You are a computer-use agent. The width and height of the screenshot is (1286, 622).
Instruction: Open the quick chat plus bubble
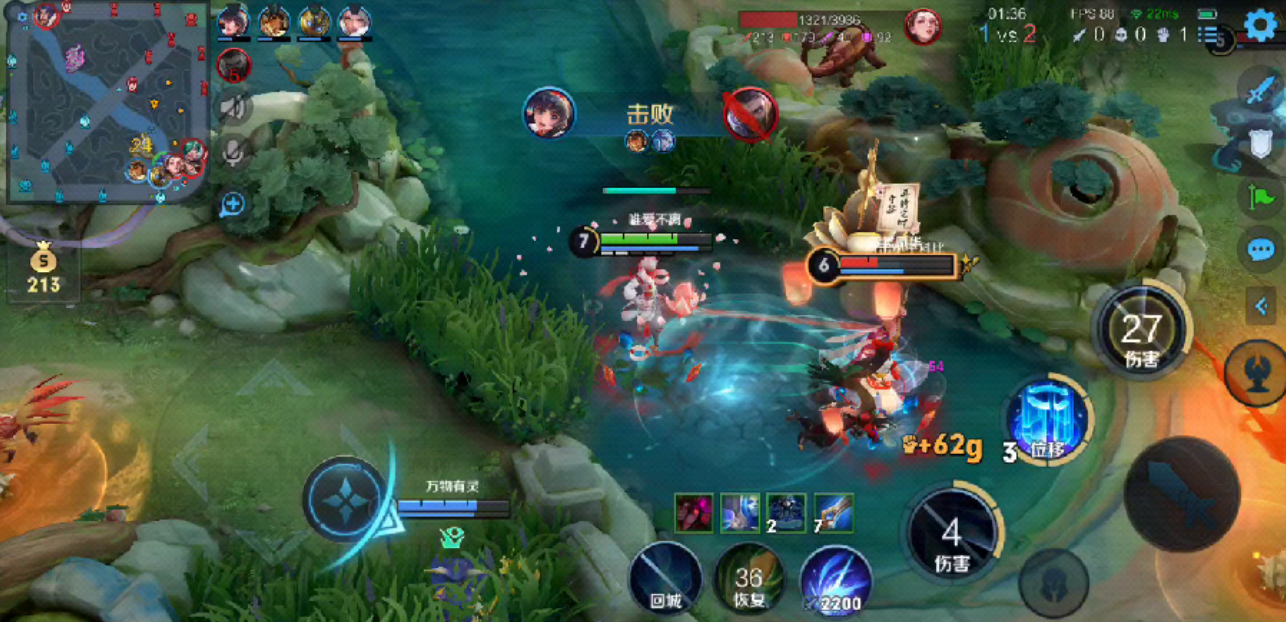pos(232,205)
